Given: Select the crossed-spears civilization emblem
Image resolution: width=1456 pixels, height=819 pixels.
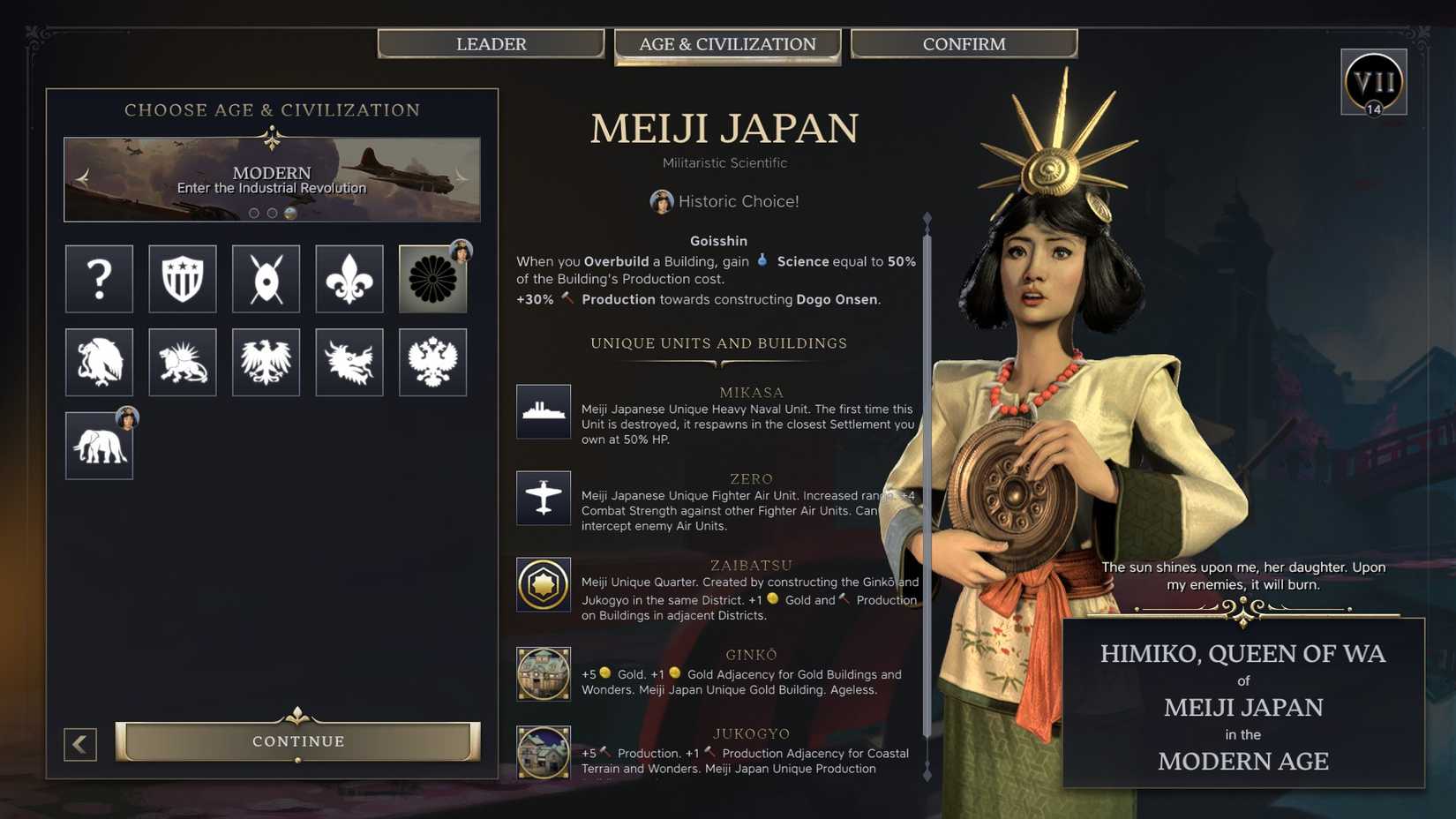Looking at the screenshot, I should point(266,279).
